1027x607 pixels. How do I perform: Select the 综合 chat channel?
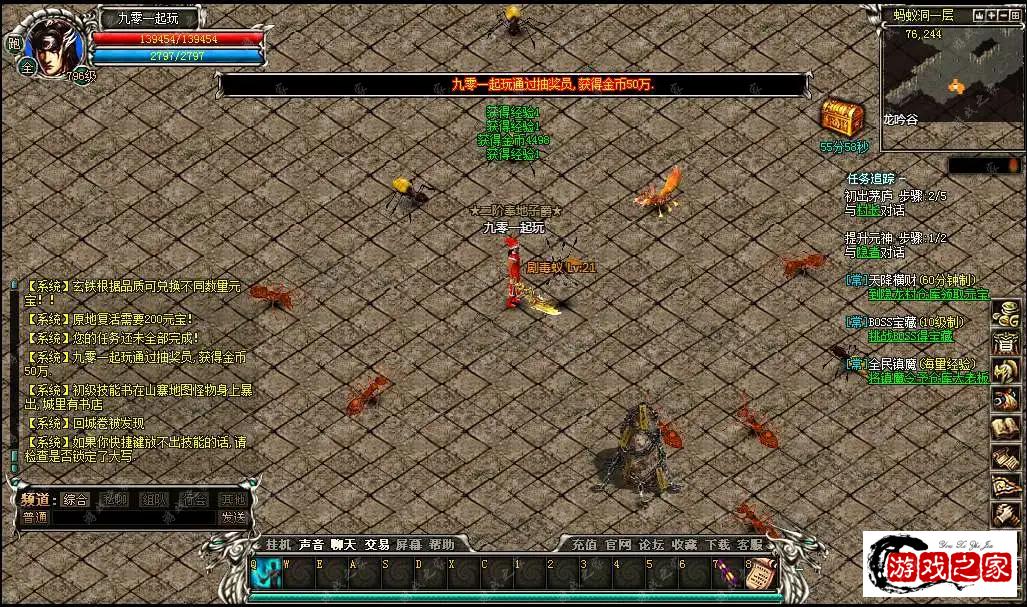point(75,499)
